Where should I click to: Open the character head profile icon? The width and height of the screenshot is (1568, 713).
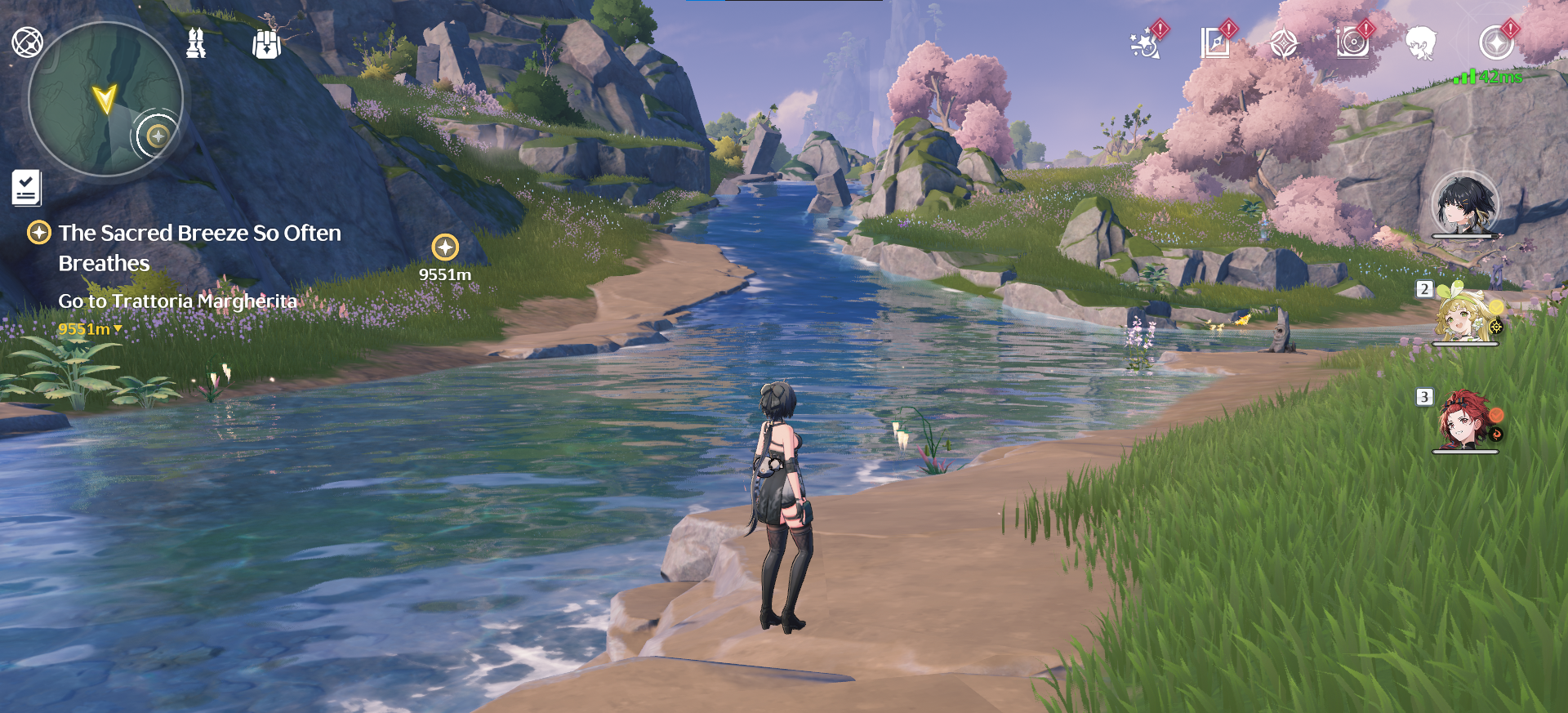click(1421, 43)
